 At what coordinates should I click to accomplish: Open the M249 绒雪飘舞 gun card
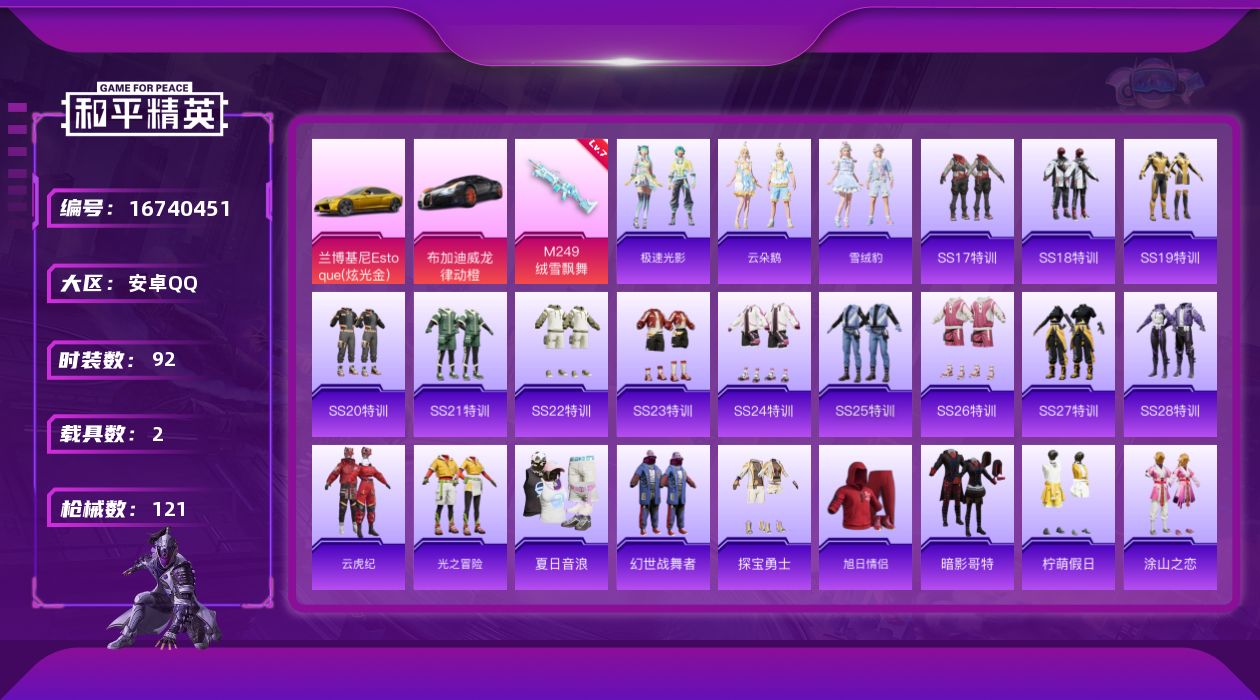pyautogui.click(x=561, y=211)
